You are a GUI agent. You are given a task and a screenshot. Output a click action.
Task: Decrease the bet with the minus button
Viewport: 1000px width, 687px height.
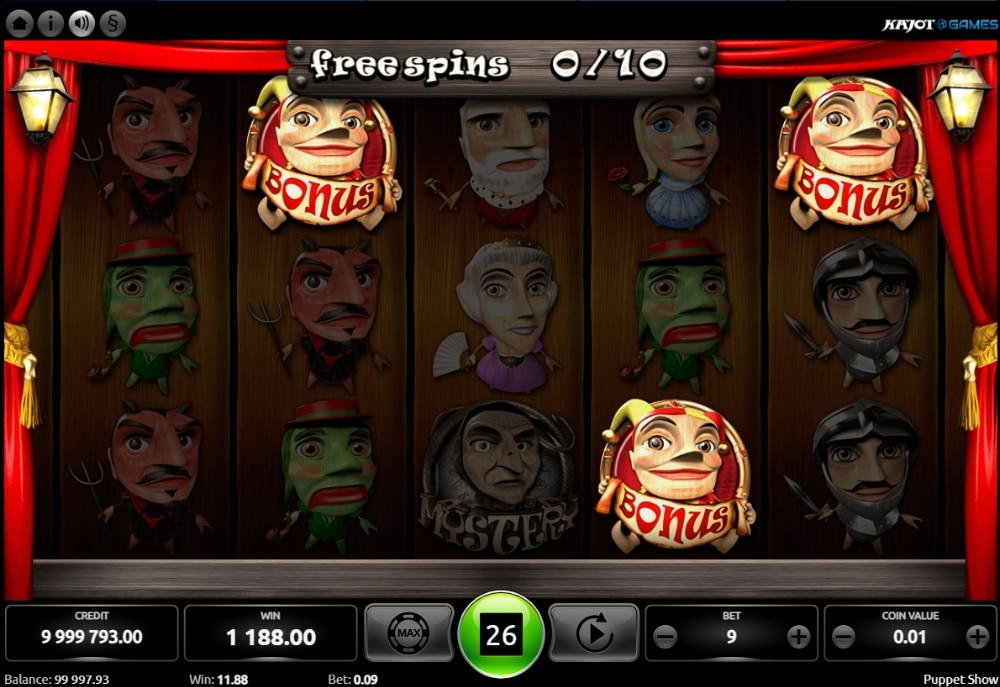(666, 636)
